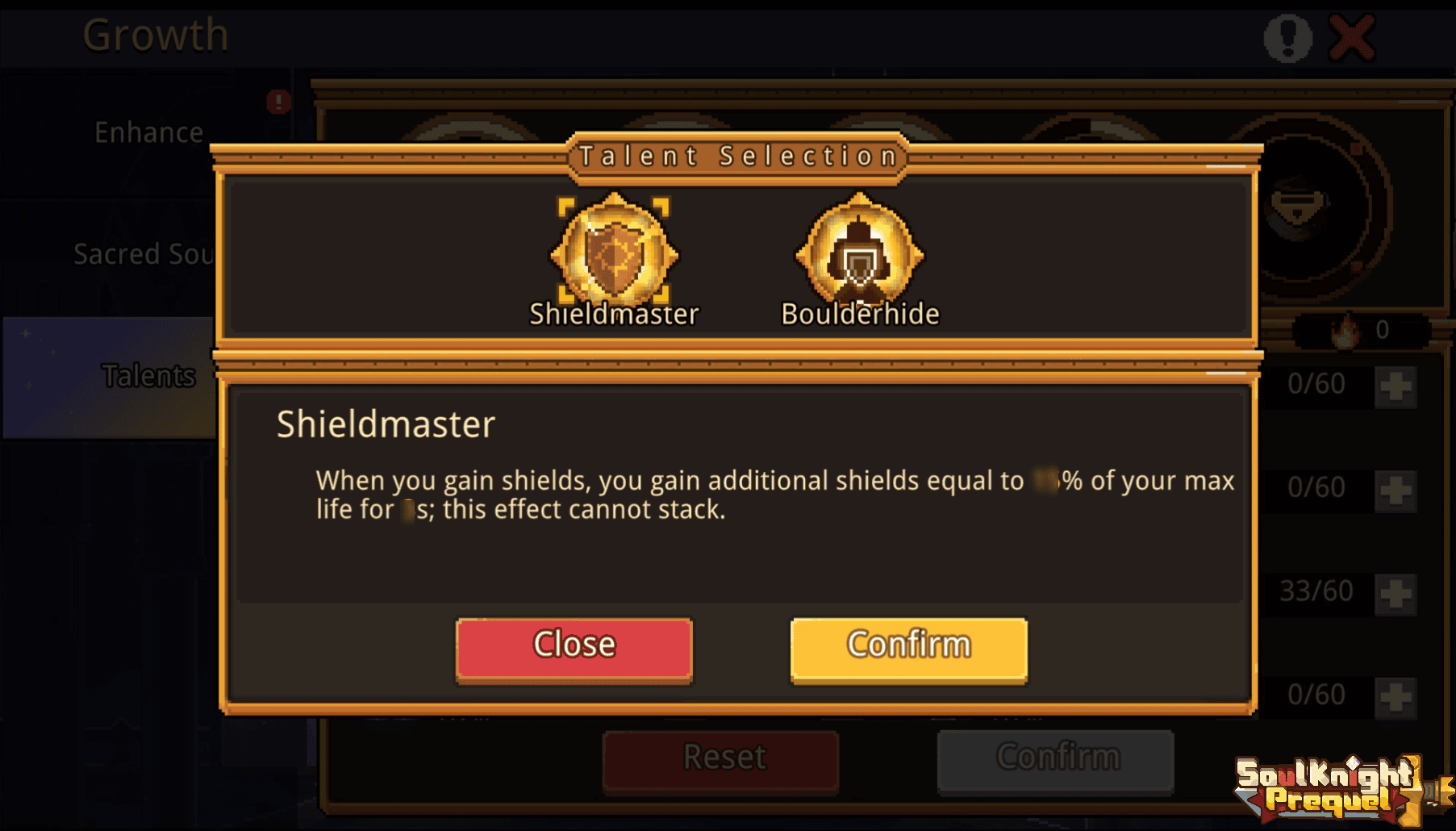Open the Sacred Soul tab

144,254
